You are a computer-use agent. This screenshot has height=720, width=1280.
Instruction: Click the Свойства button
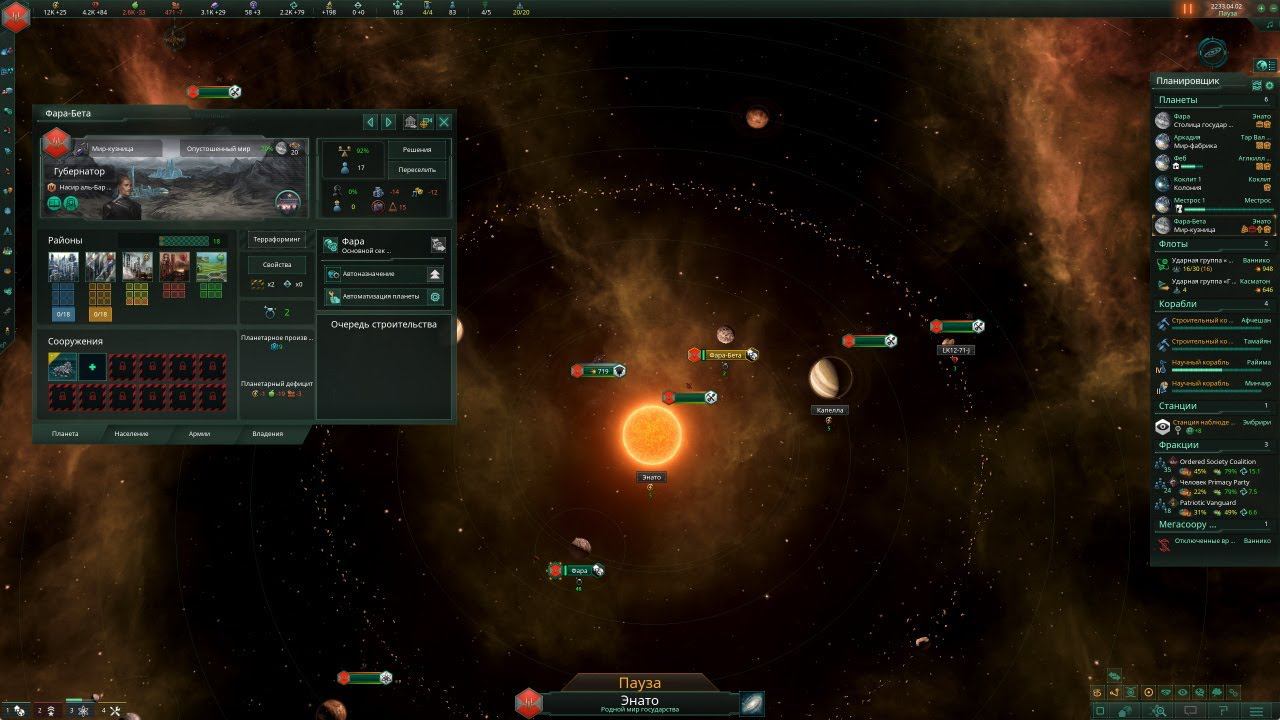[277, 264]
